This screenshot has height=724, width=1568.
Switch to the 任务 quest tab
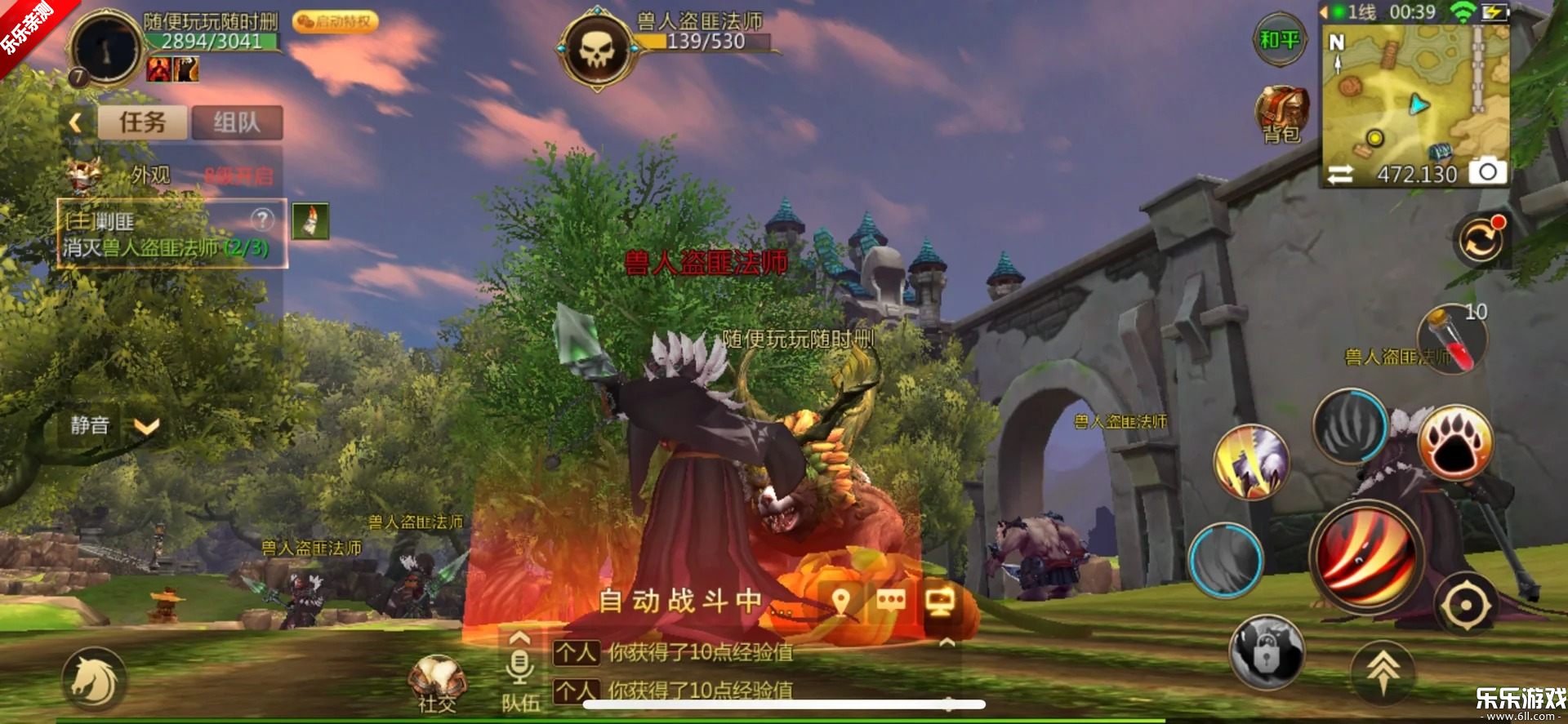(143, 122)
